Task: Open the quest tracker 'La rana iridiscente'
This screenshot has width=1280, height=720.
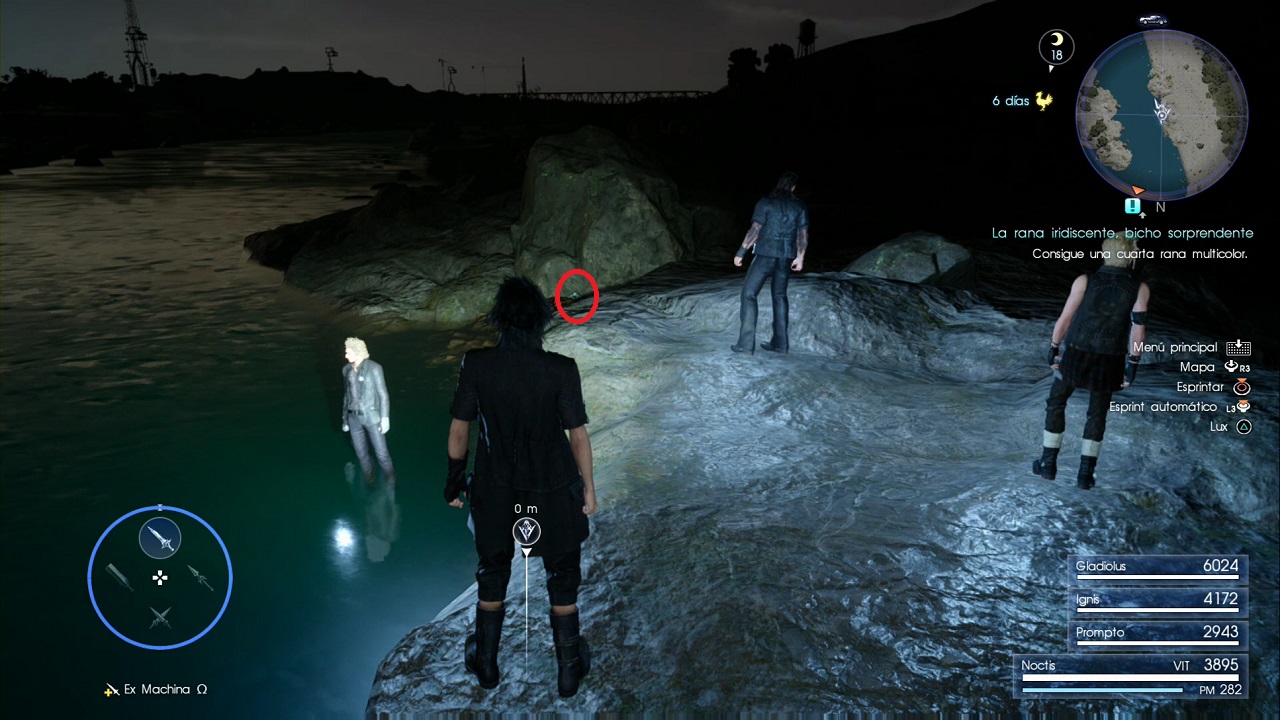Action: point(1122,233)
